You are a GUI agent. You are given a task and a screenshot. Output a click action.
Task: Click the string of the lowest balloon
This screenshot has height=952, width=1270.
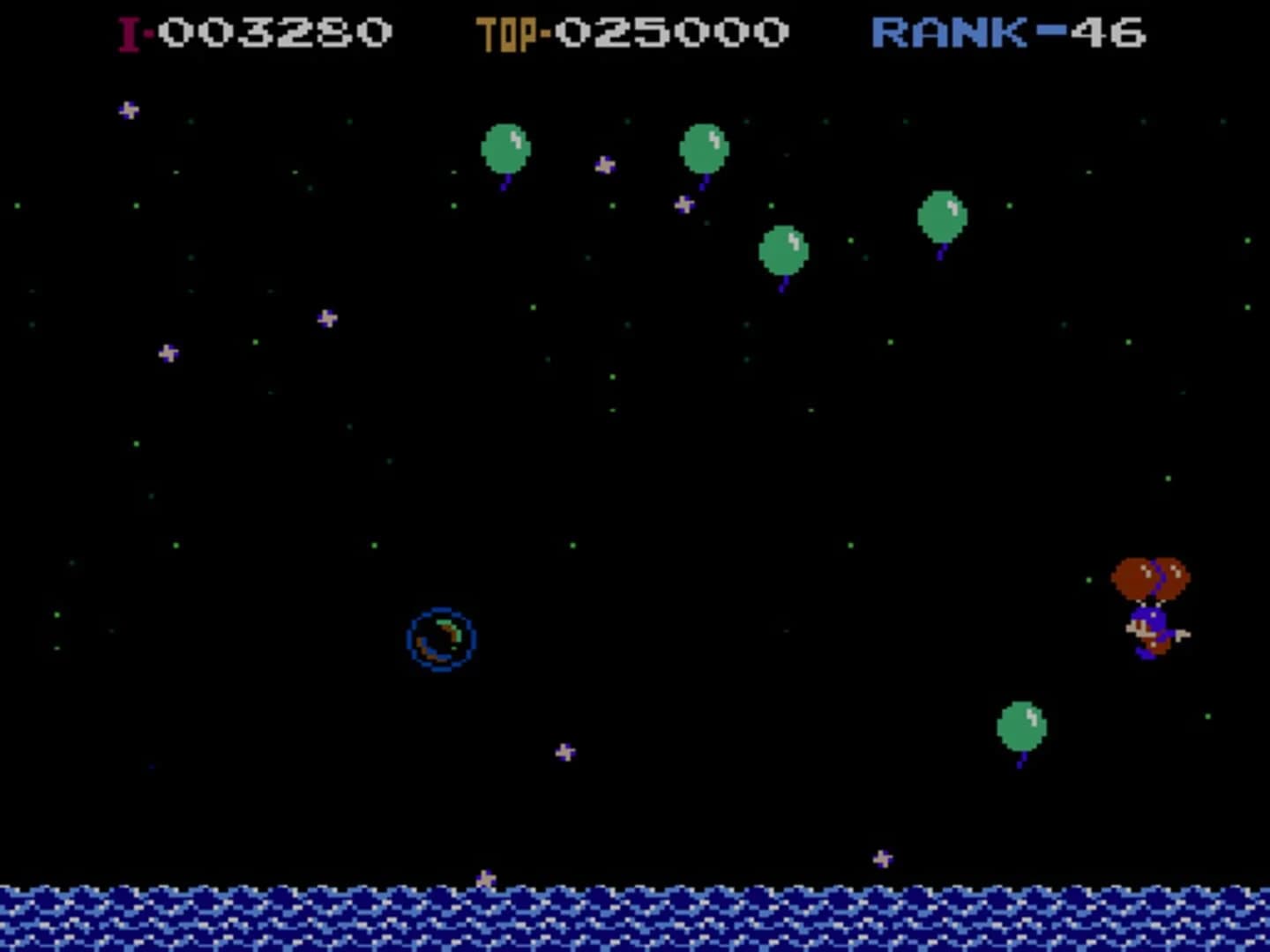[x=1025, y=756]
